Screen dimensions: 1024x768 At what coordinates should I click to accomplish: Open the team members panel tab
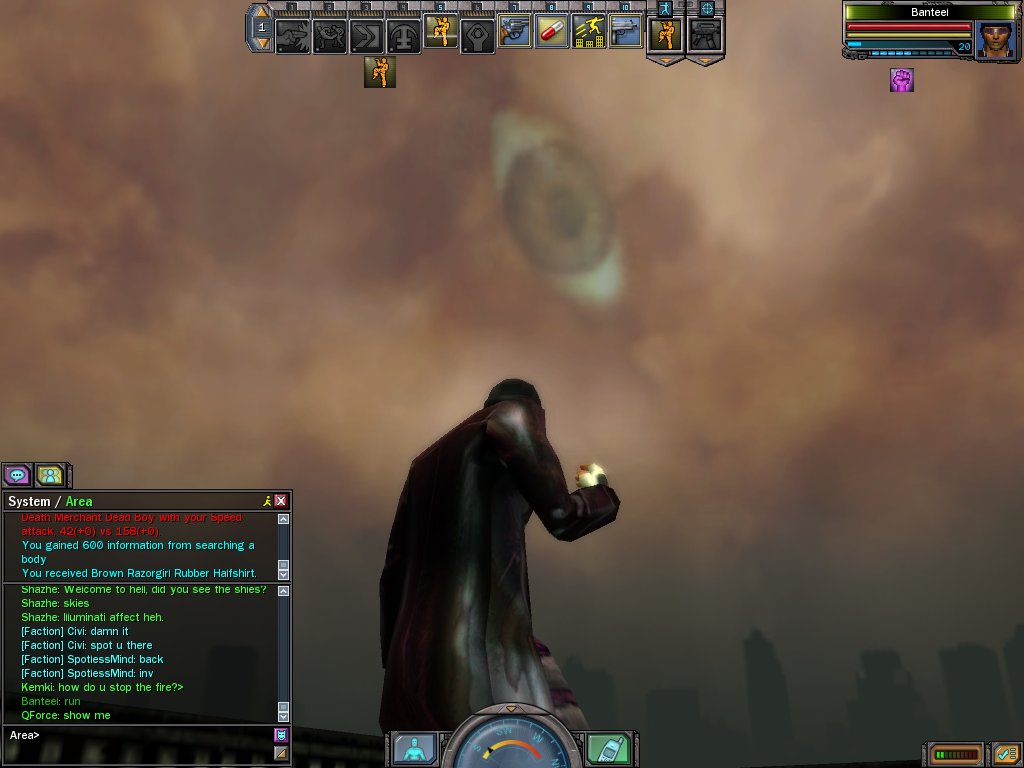50,475
